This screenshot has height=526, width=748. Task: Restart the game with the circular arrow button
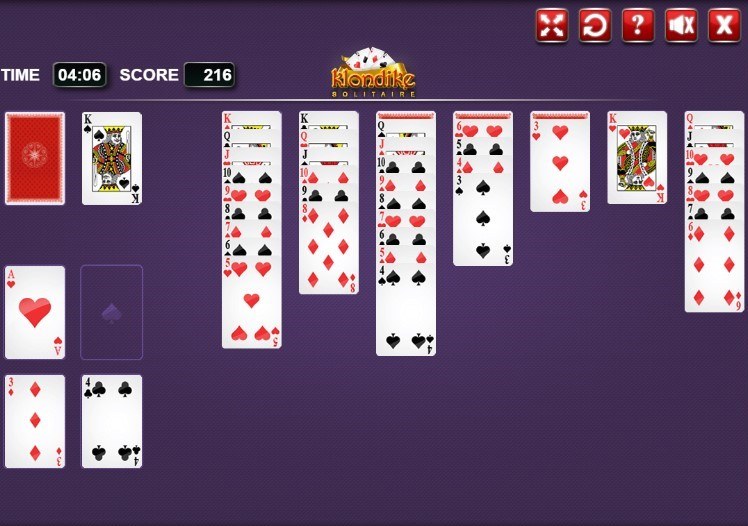(x=594, y=25)
